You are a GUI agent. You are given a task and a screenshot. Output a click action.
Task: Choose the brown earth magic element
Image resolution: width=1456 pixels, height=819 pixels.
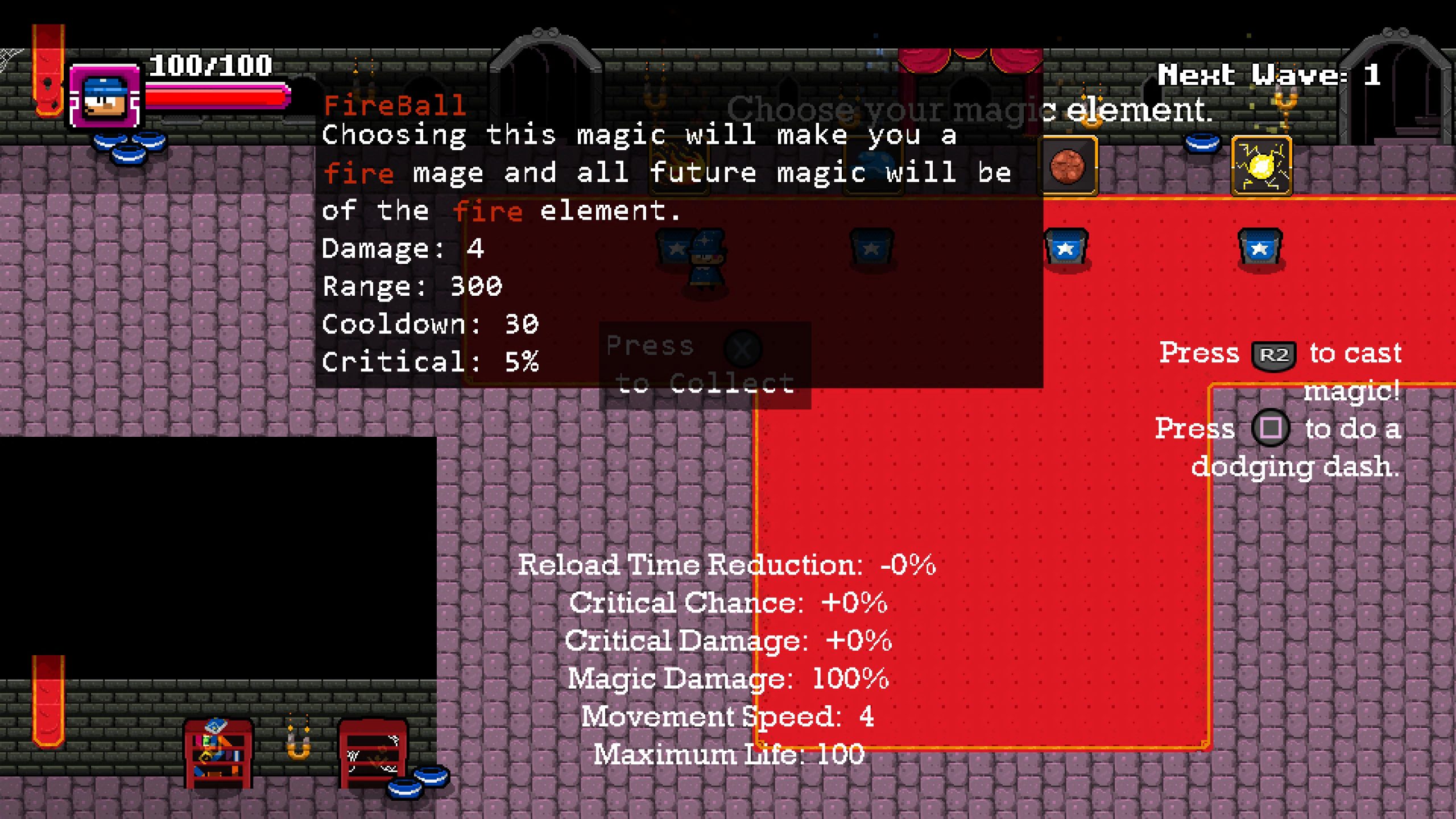[1068, 166]
